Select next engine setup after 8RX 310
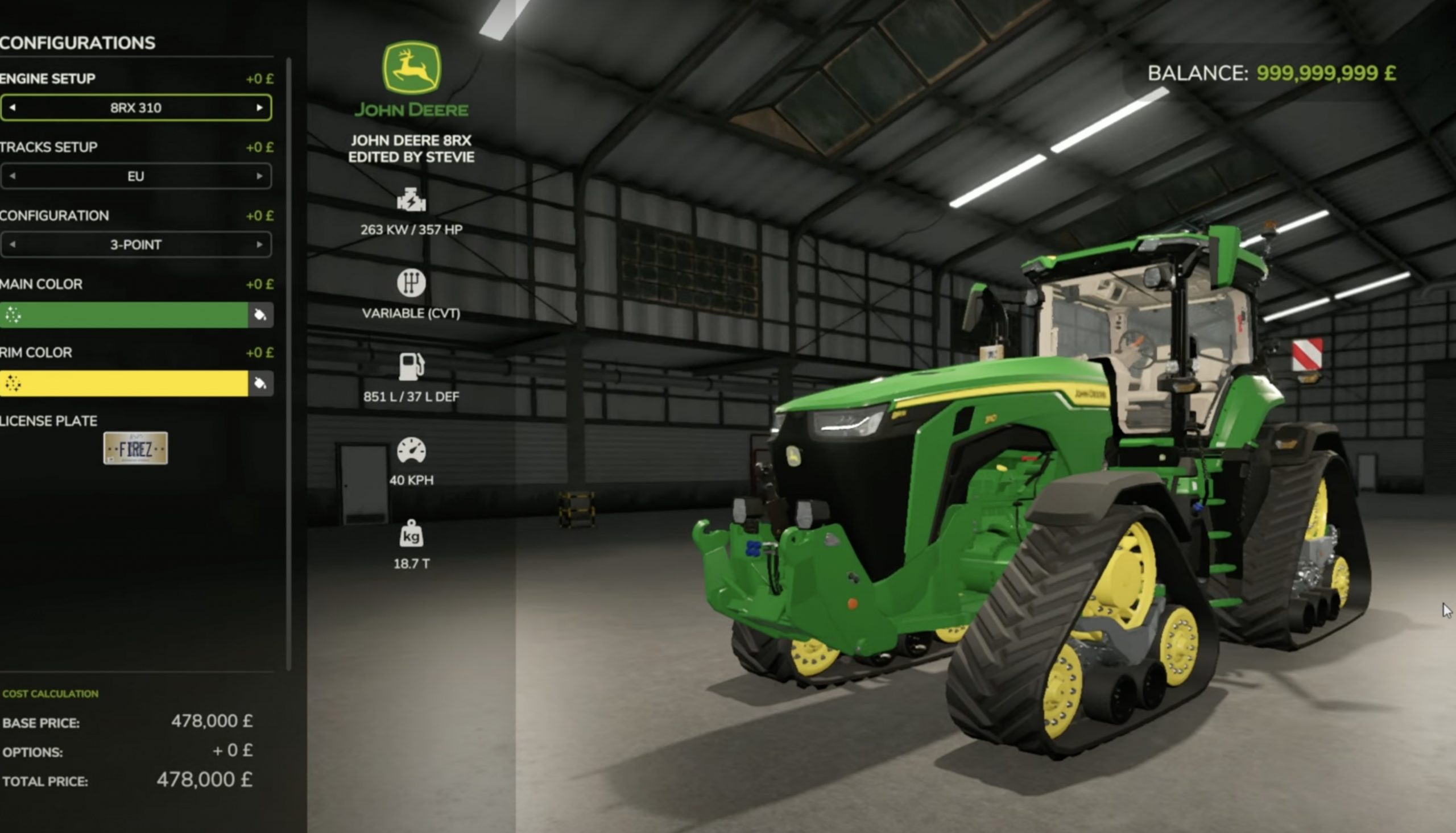Screen dimensions: 1456x833 pos(259,107)
